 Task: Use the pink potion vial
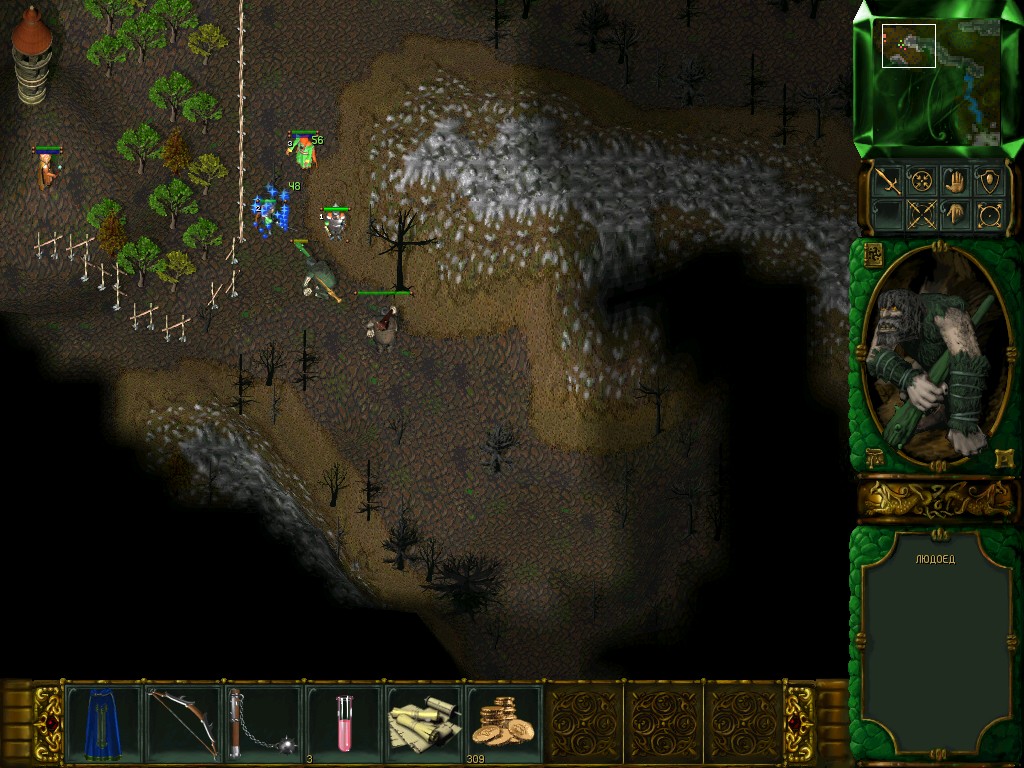tap(344, 721)
